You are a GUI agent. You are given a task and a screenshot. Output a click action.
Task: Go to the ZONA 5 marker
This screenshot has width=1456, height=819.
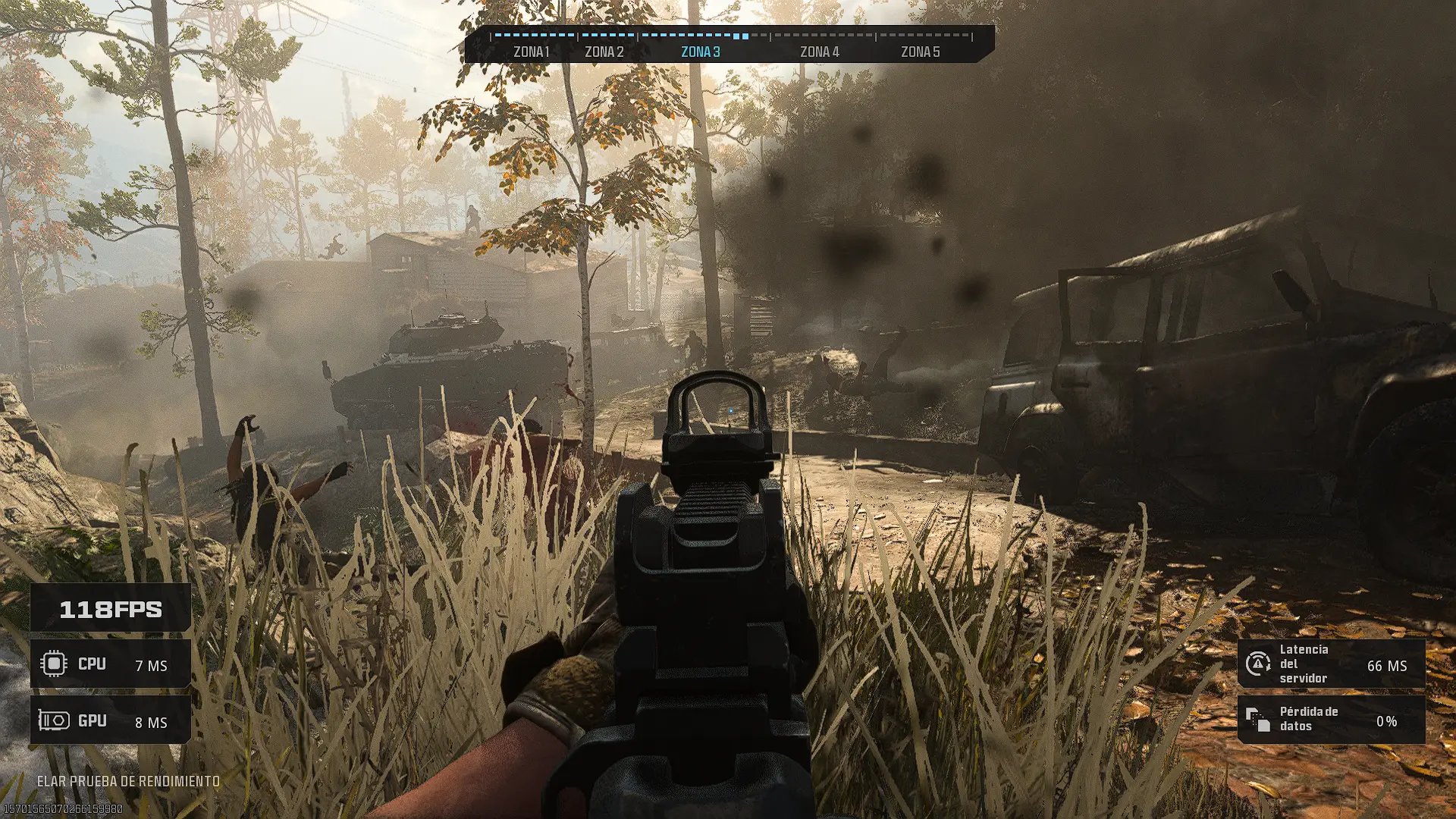pos(920,52)
